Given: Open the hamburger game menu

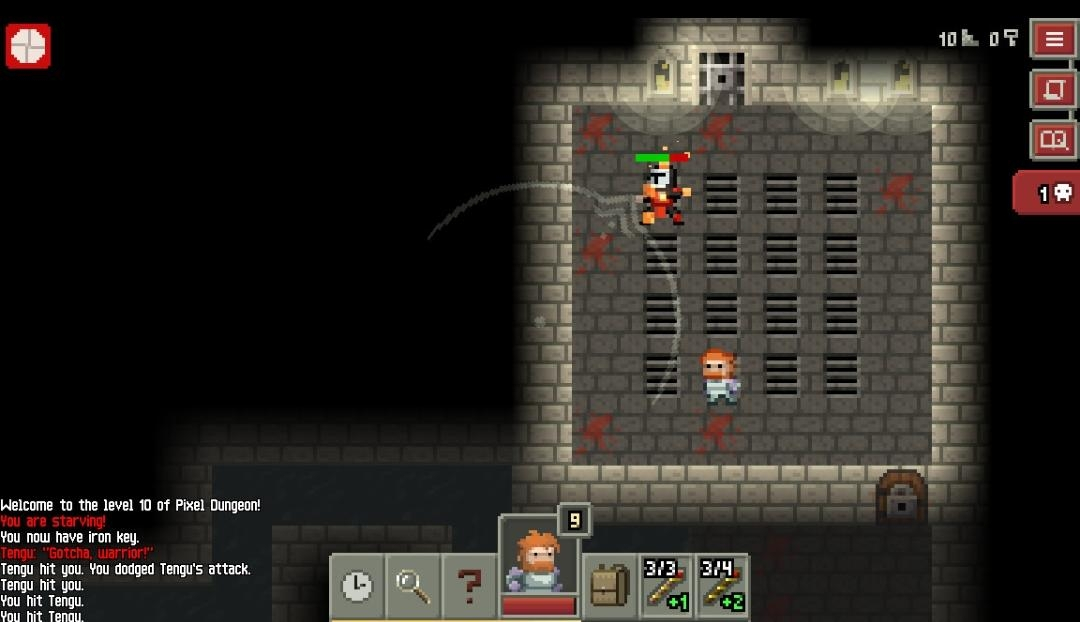Looking at the screenshot, I should pos(1054,40).
